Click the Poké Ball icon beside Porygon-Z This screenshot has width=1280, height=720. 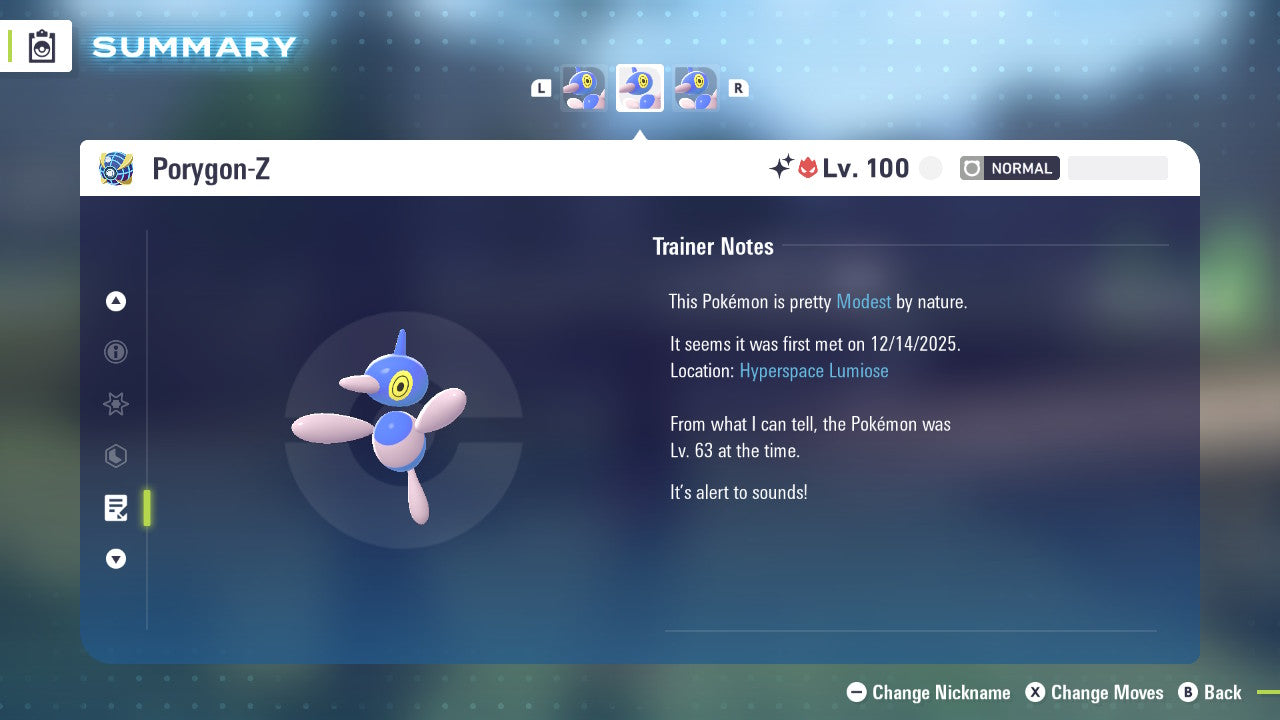coord(115,168)
